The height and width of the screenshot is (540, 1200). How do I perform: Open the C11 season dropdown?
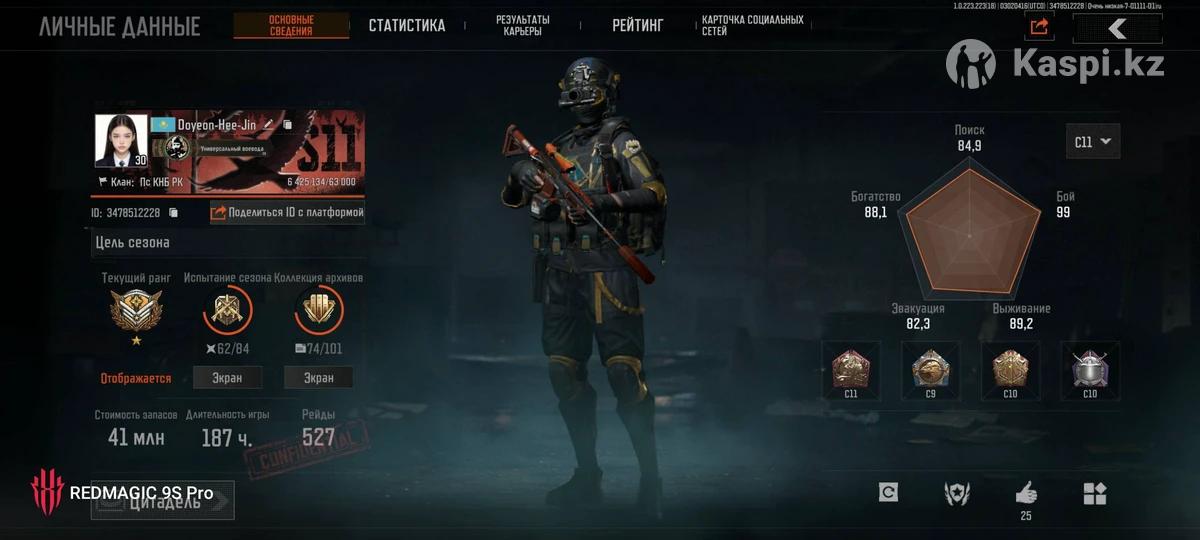(1092, 142)
